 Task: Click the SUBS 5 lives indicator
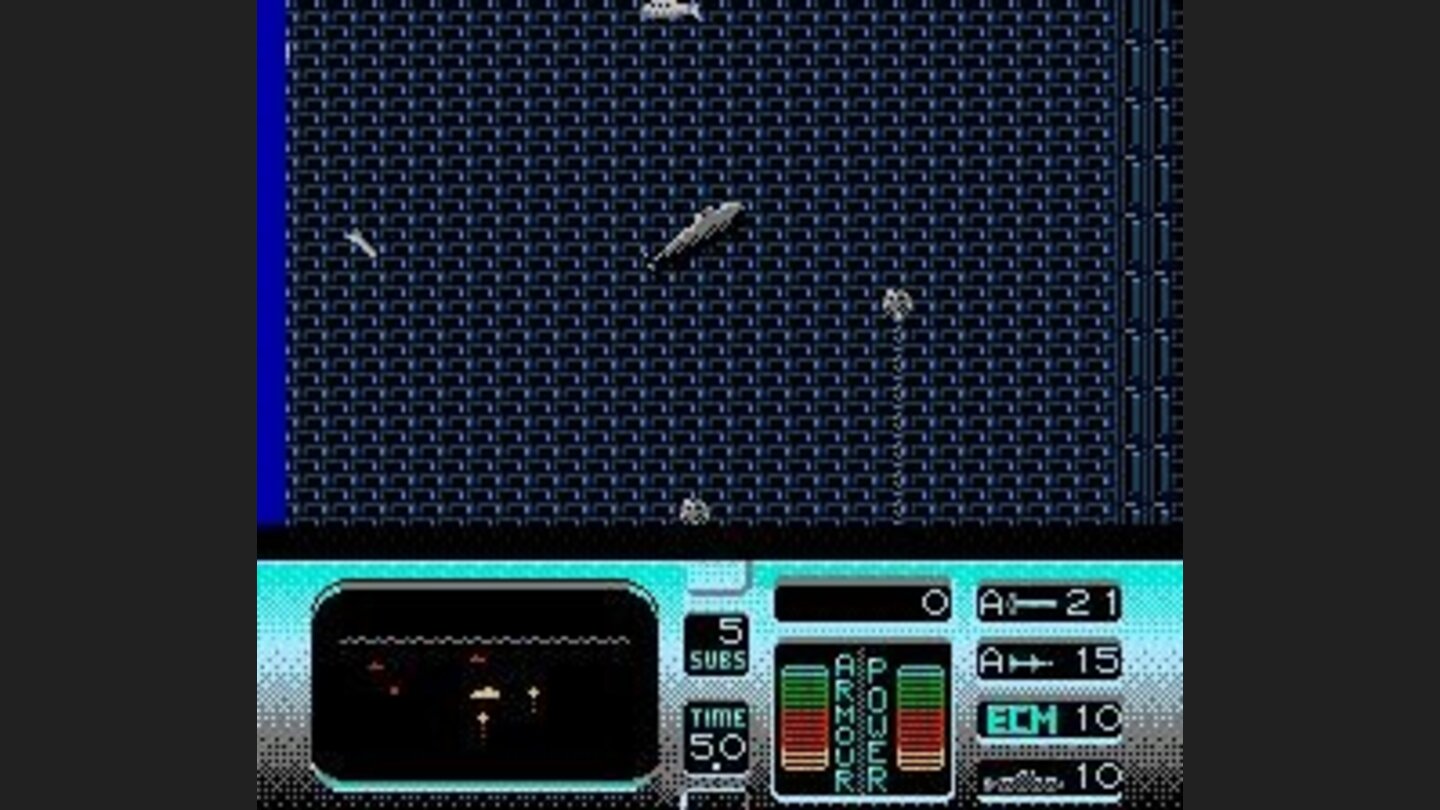click(x=718, y=645)
